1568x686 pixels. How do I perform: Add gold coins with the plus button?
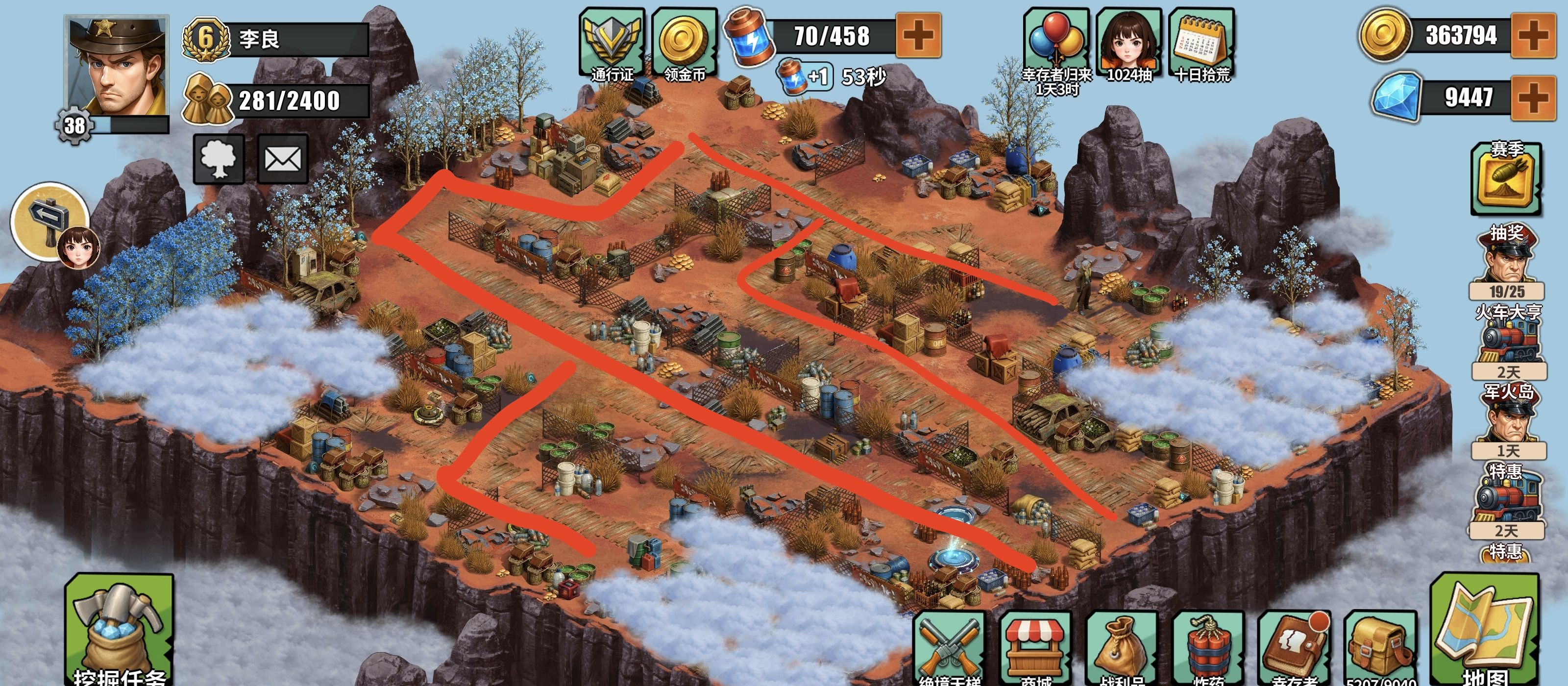pos(1533,35)
